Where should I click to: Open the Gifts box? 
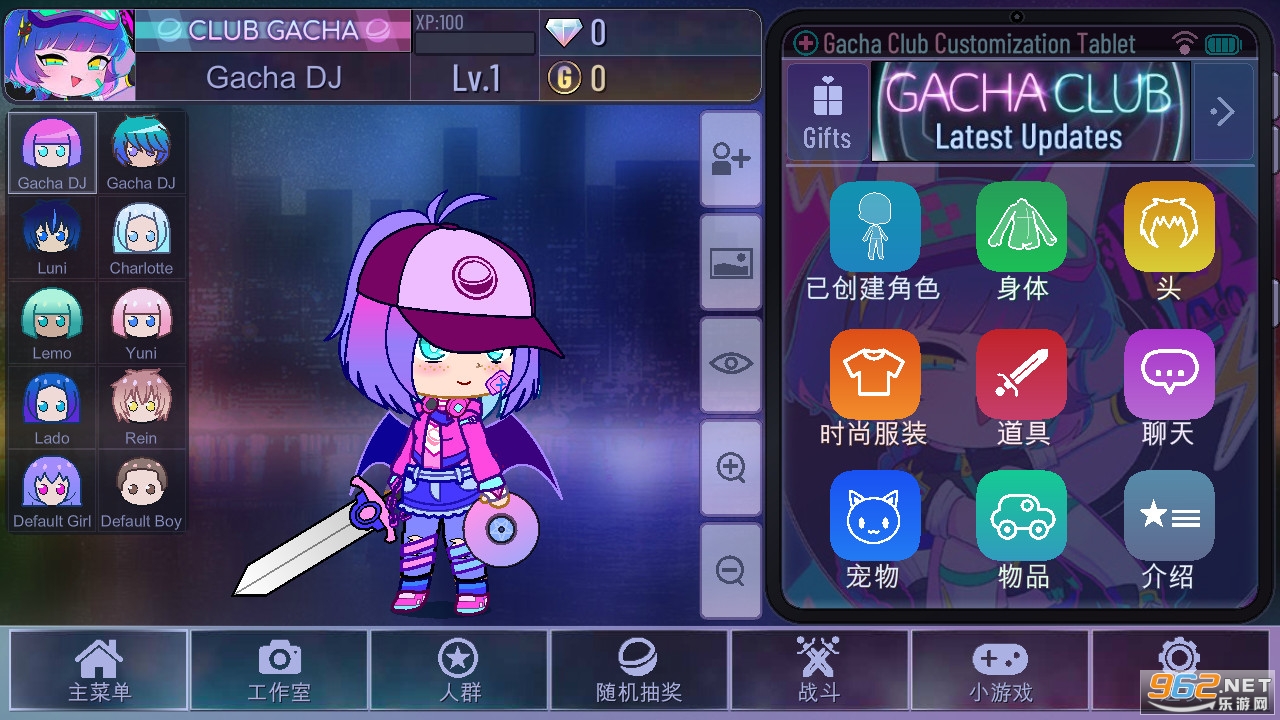point(827,112)
